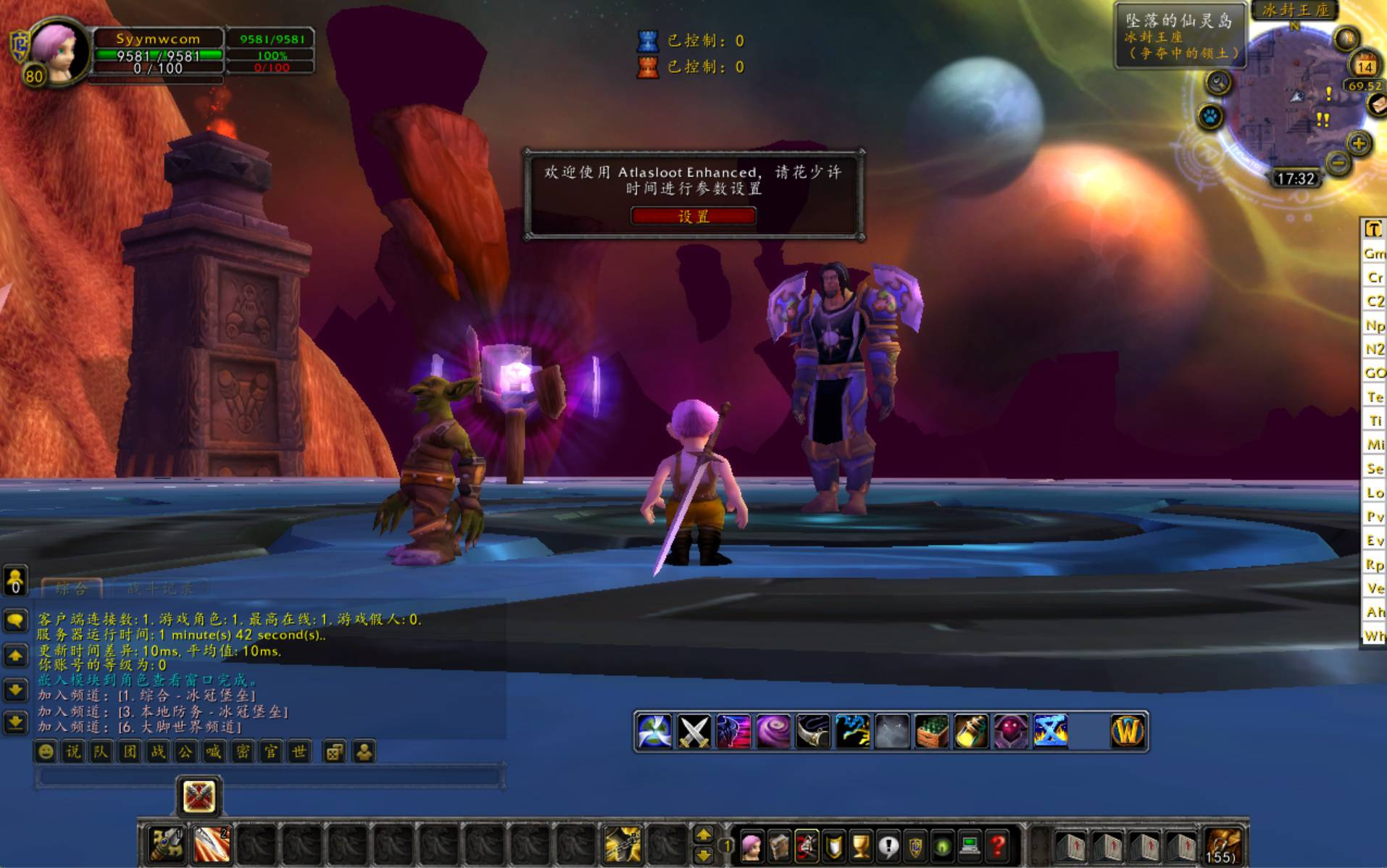This screenshot has width=1387, height=868.
Task: Open the red question mark help button
Action: (998, 846)
